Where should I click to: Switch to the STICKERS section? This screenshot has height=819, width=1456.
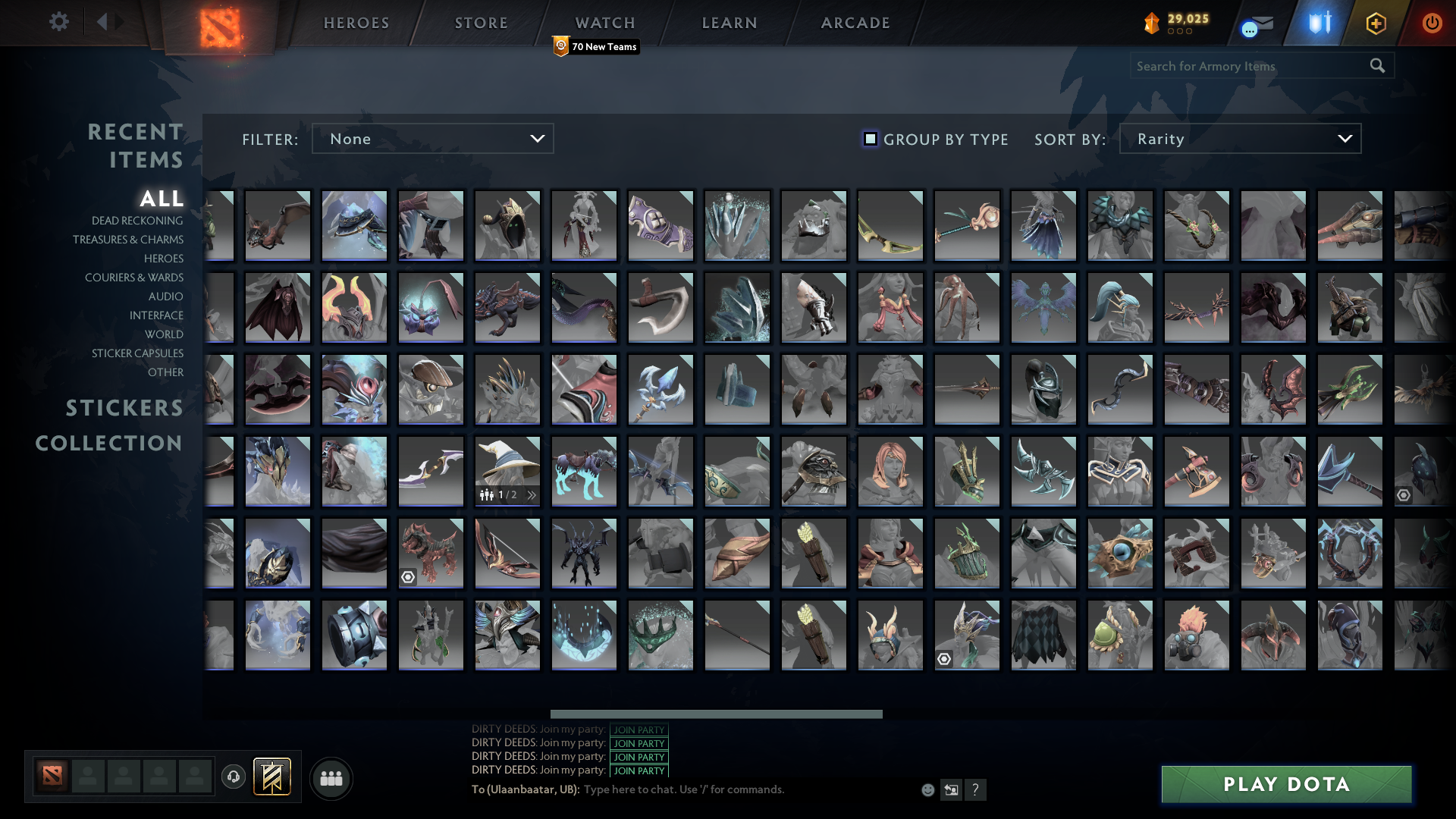pyautogui.click(x=124, y=409)
